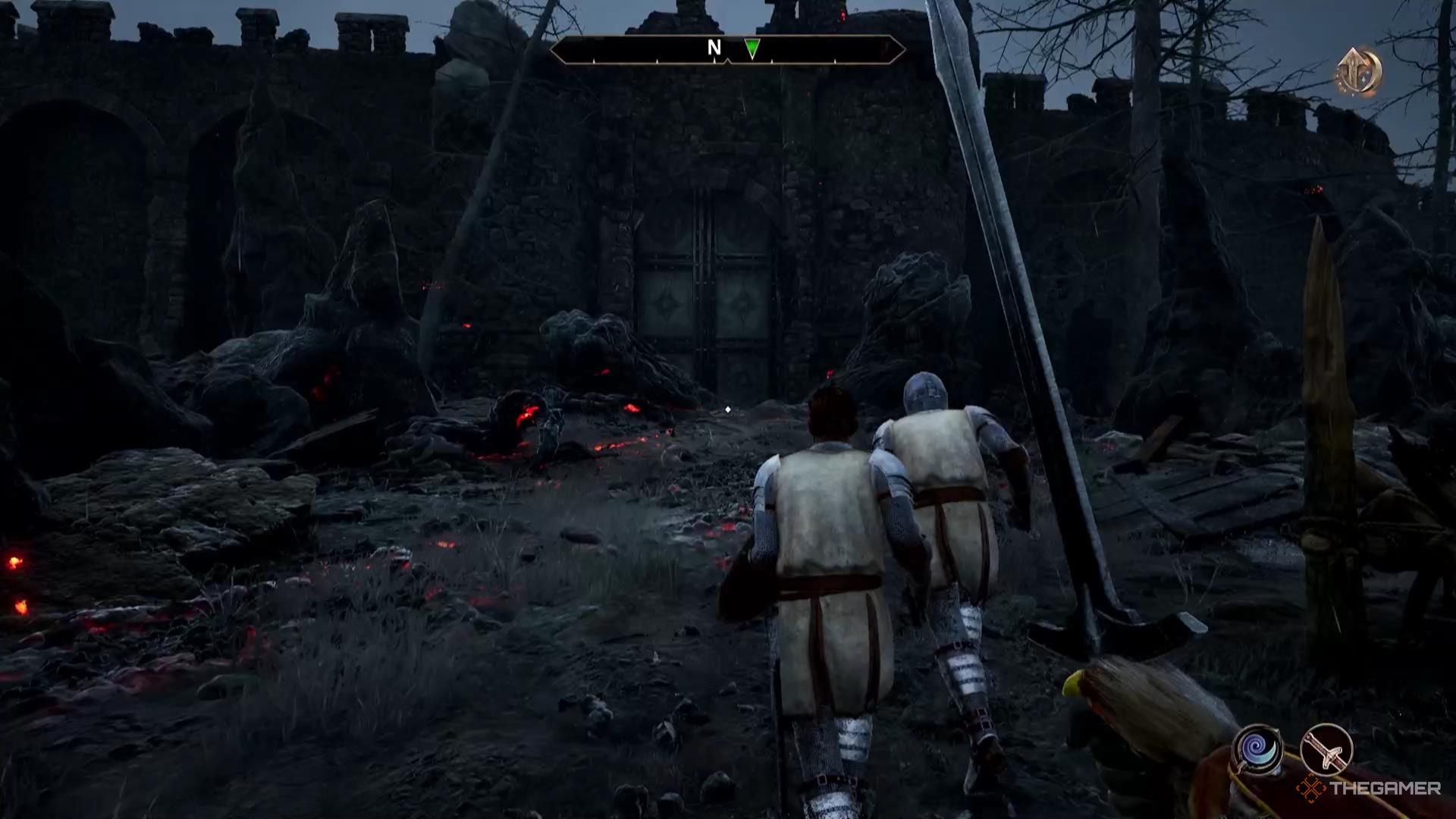Select the compass bar showing North
1456x819 pixels.
[x=726, y=50]
